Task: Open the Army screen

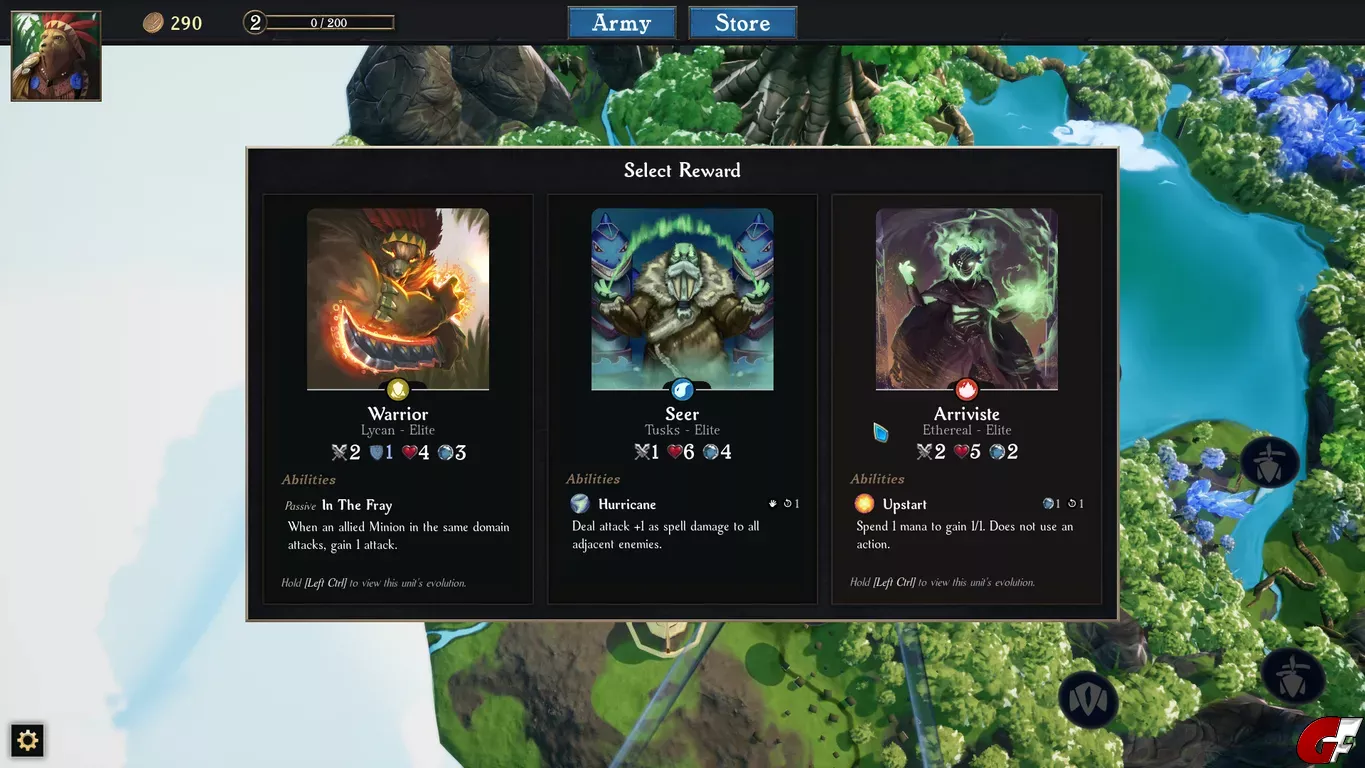Action: click(x=621, y=23)
